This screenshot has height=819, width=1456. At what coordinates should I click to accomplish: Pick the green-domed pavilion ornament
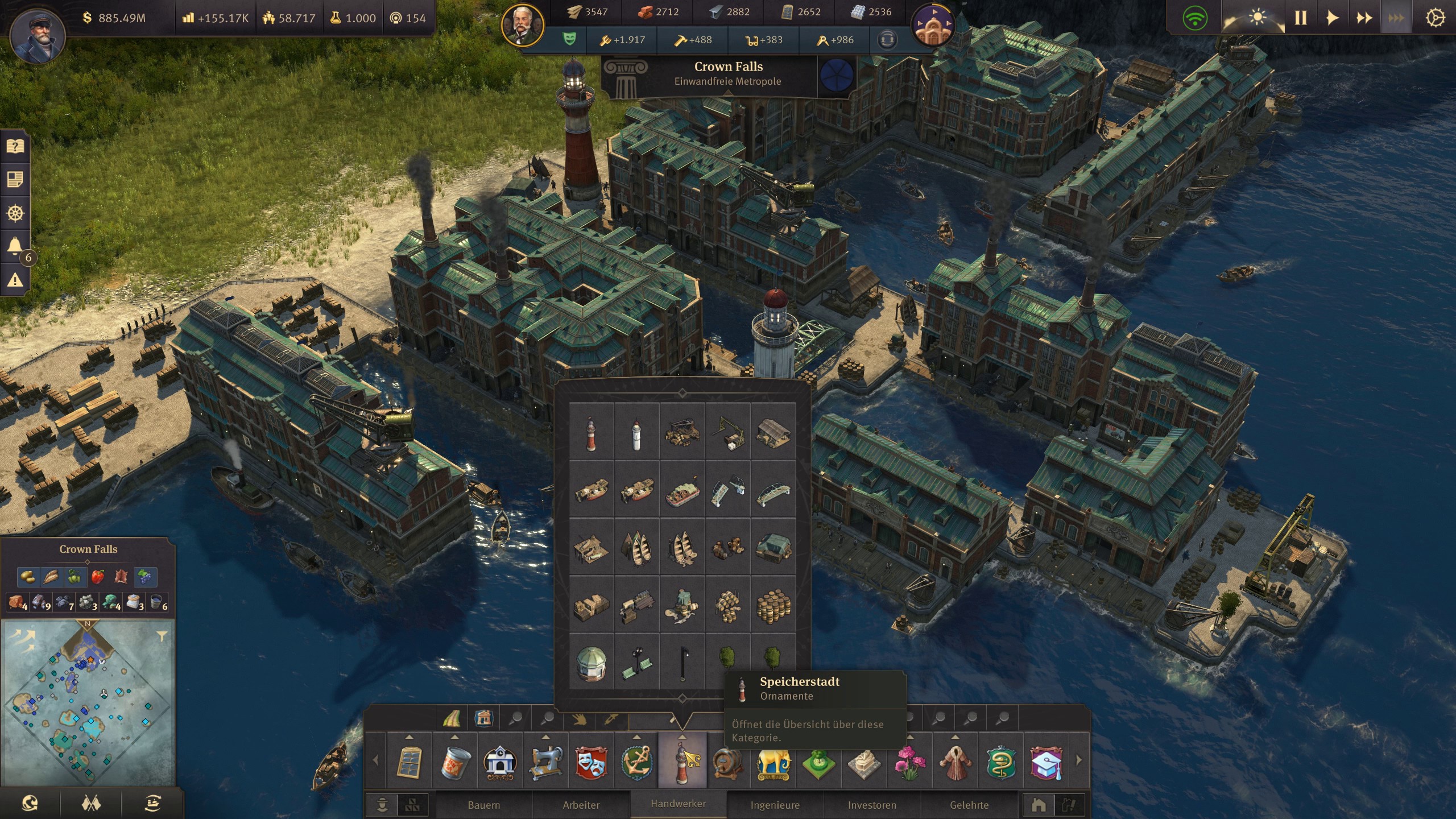click(591, 663)
